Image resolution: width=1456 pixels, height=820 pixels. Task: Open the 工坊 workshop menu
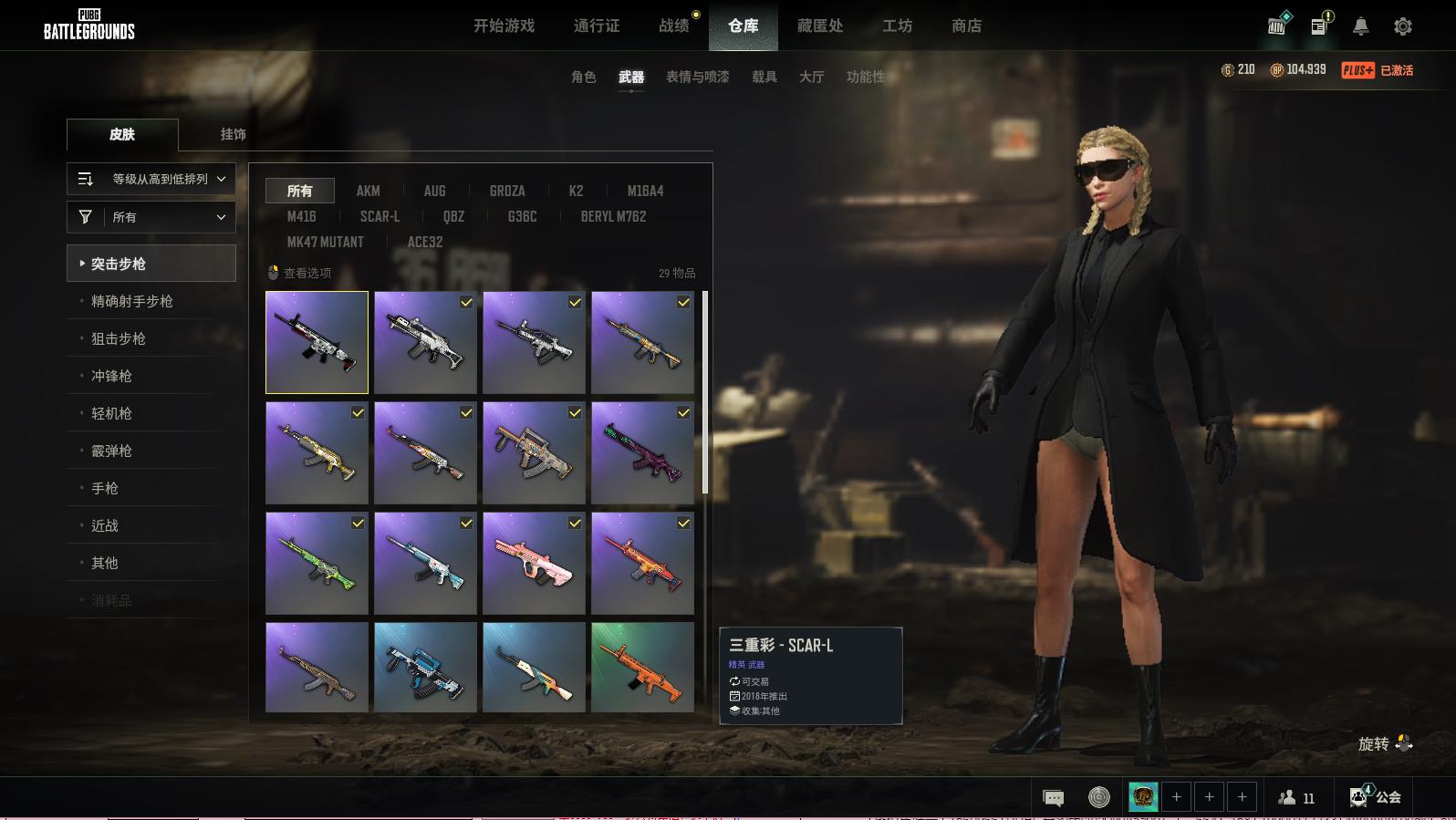point(897,26)
